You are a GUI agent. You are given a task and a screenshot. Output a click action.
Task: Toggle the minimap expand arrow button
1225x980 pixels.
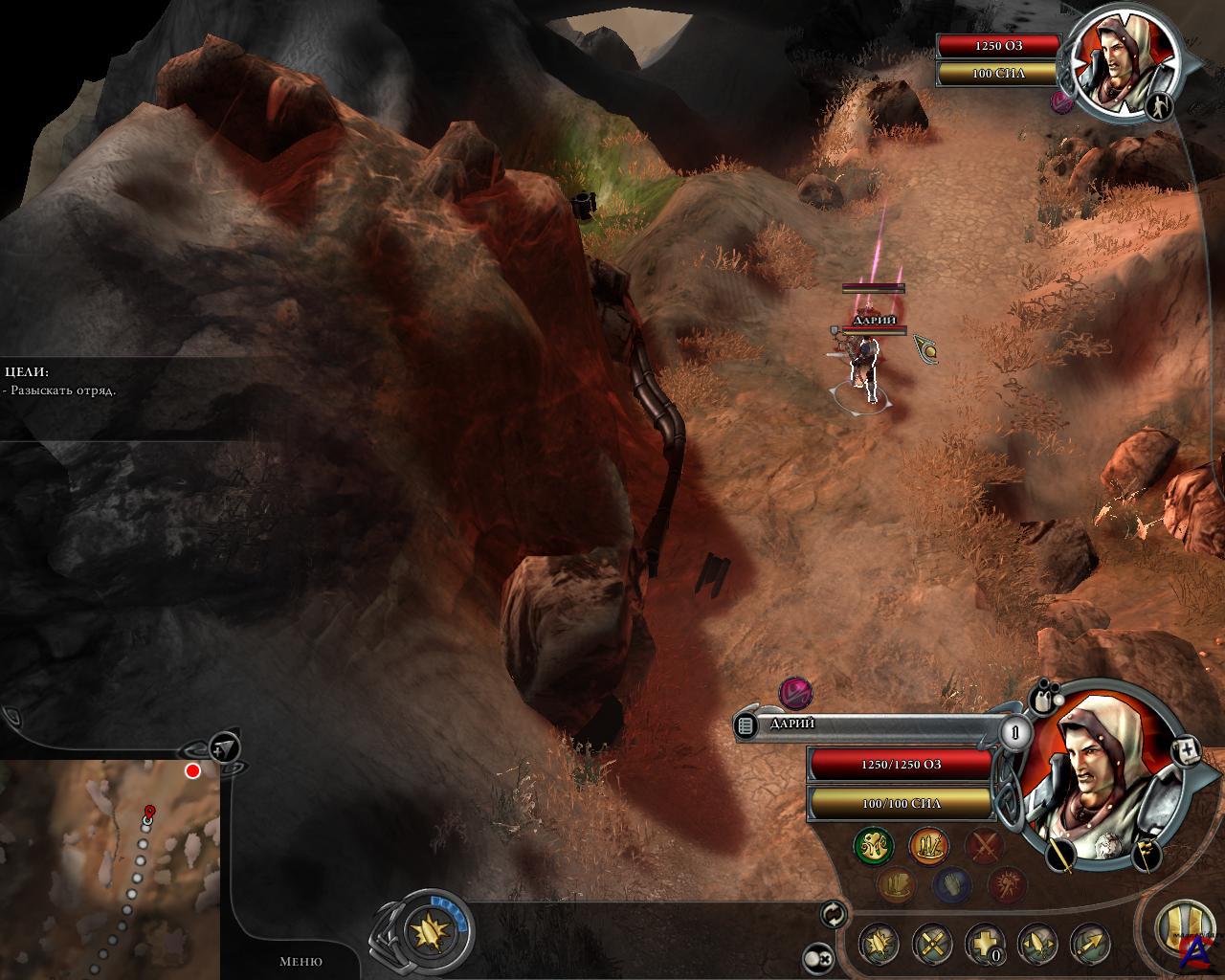point(223,747)
